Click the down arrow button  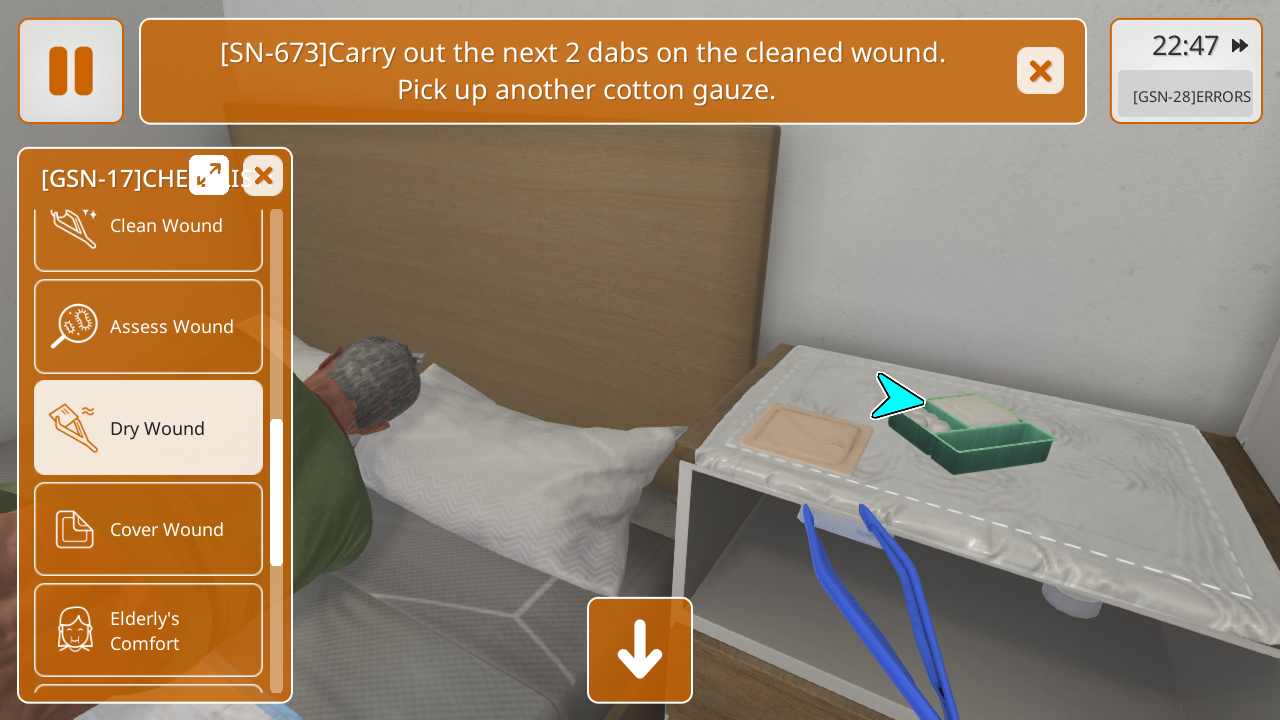click(x=640, y=650)
